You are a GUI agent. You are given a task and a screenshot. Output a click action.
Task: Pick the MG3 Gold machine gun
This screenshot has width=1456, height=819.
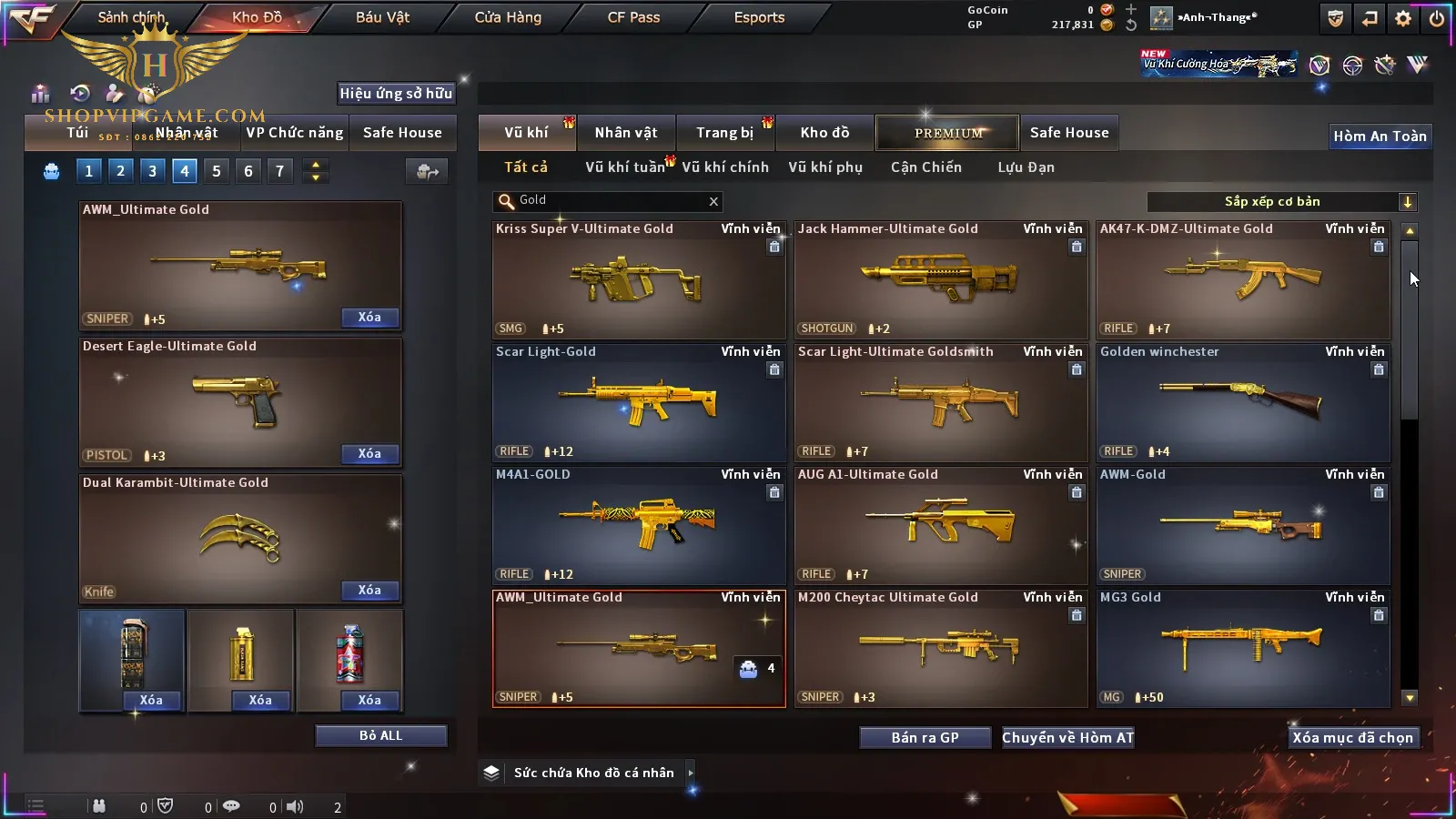tap(1243, 648)
